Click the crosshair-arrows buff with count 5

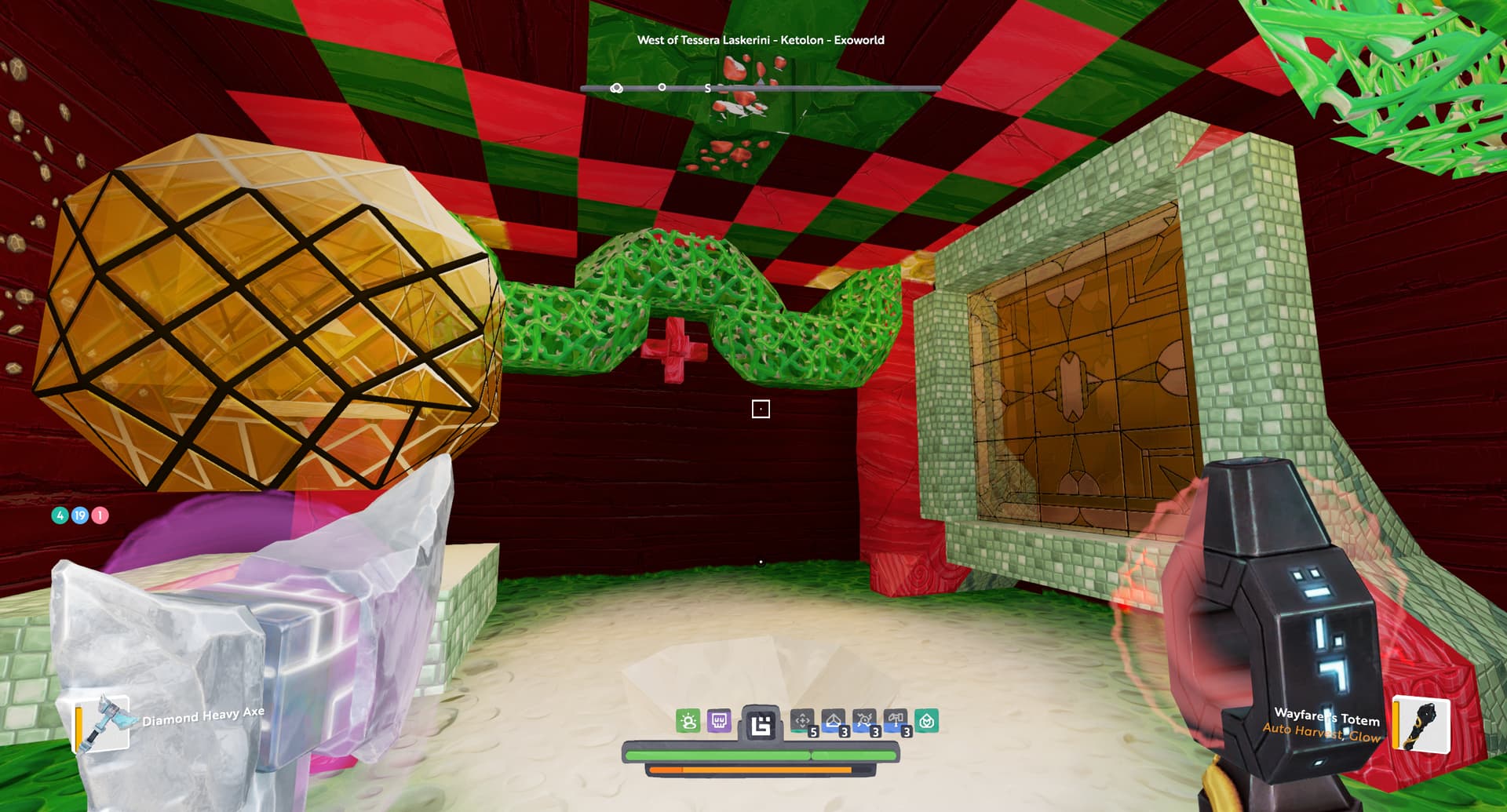tap(802, 721)
